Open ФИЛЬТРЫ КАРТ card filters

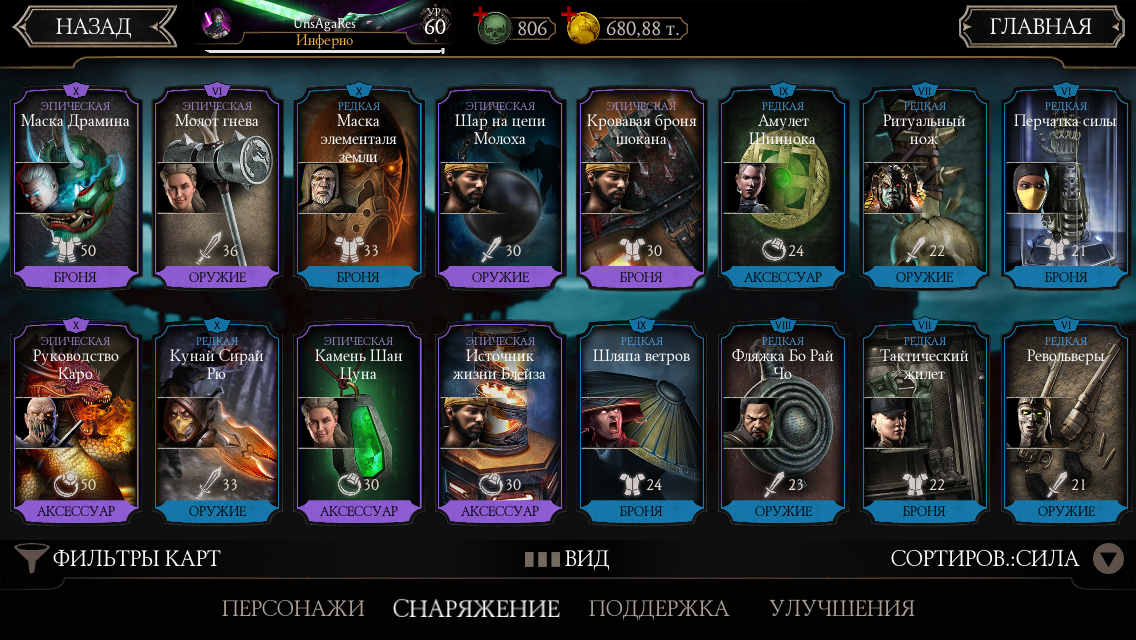[120, 558]
